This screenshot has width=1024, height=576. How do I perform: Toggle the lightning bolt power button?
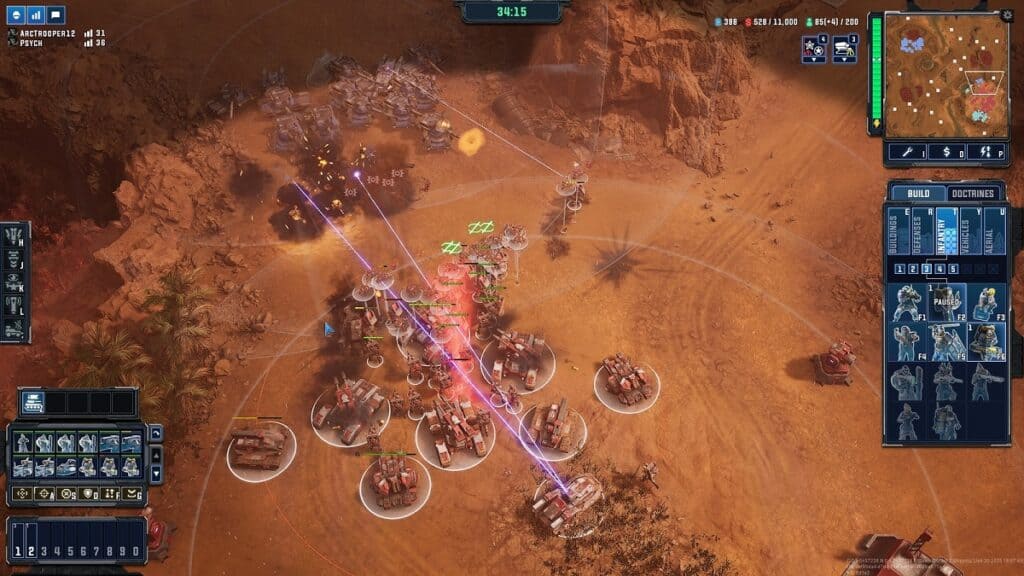click(986, 152)
